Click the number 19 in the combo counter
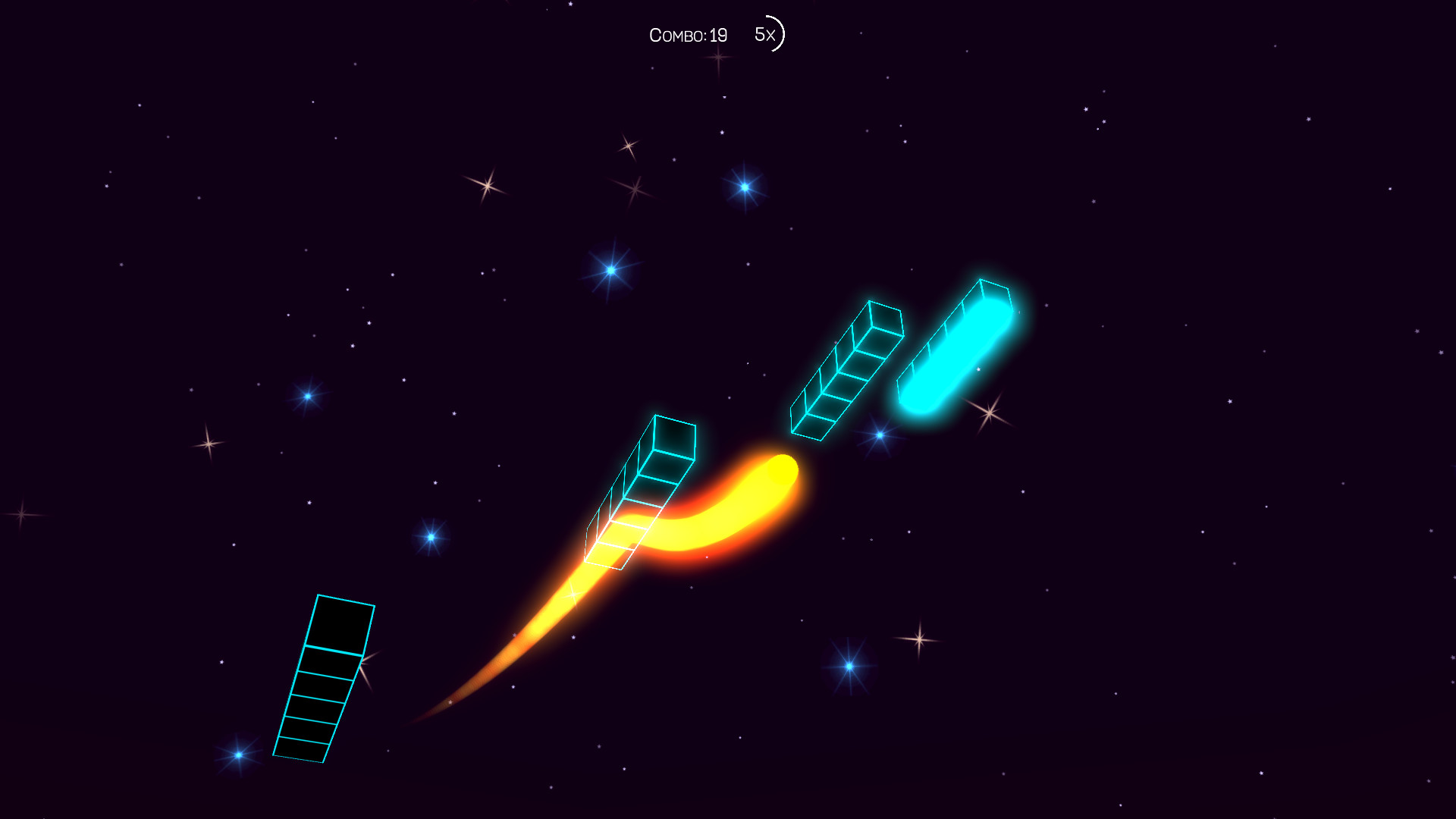This screenshot has height=819, width=1456. (x=717, y=34)
